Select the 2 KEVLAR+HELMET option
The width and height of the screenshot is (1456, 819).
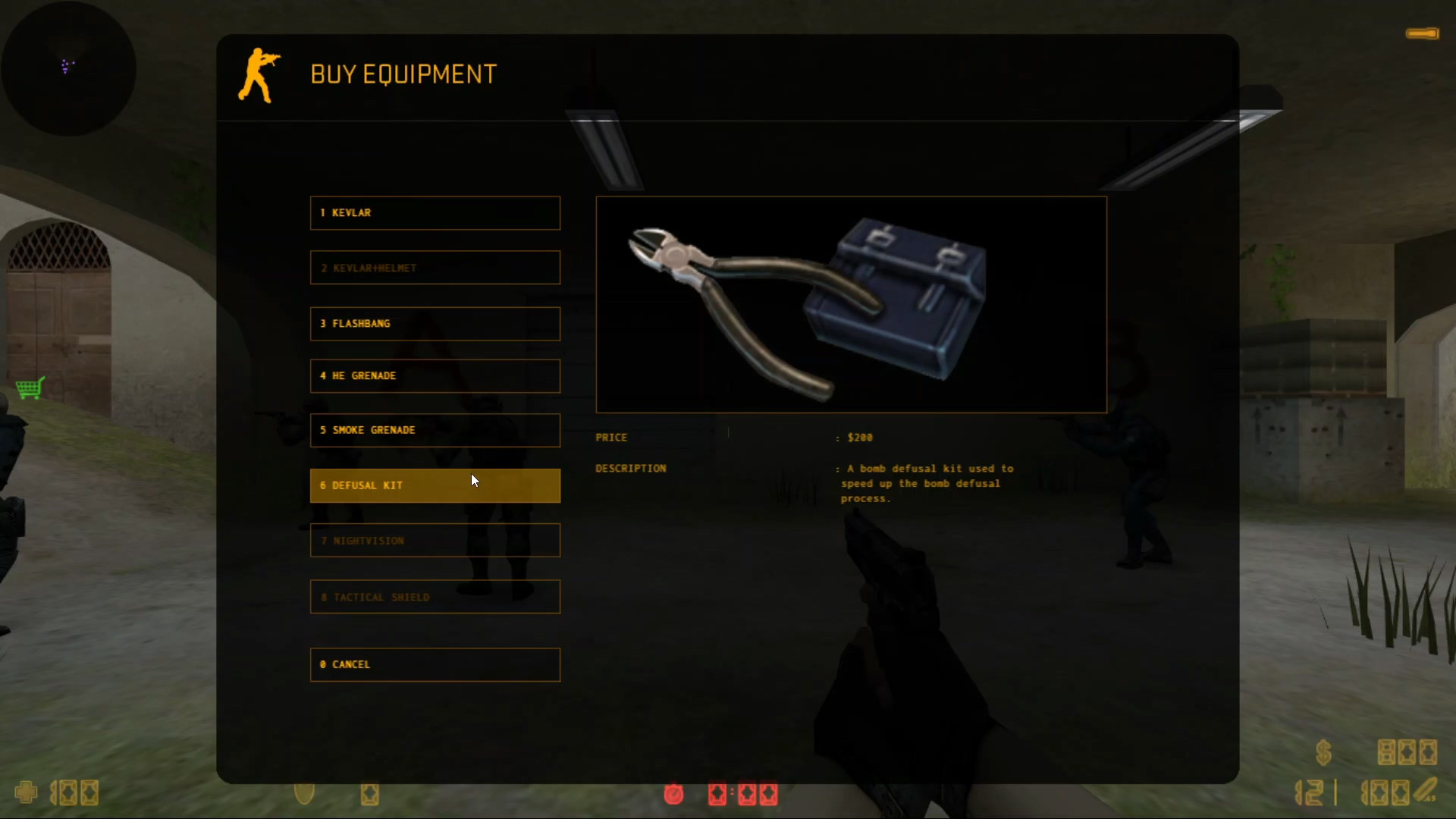[x=435, y=268]
